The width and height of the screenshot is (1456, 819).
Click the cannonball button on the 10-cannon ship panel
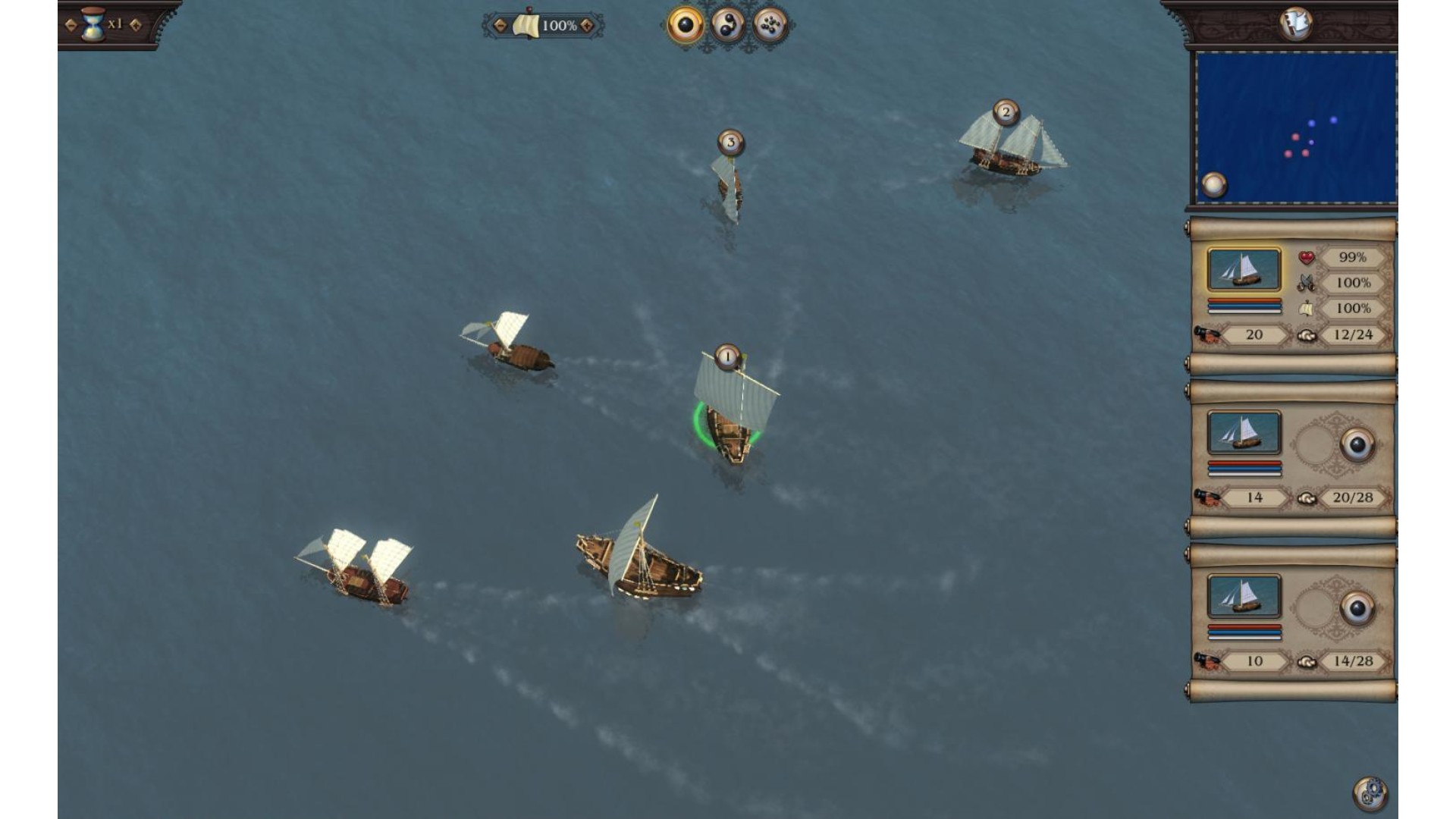[x=1357, y=608]
